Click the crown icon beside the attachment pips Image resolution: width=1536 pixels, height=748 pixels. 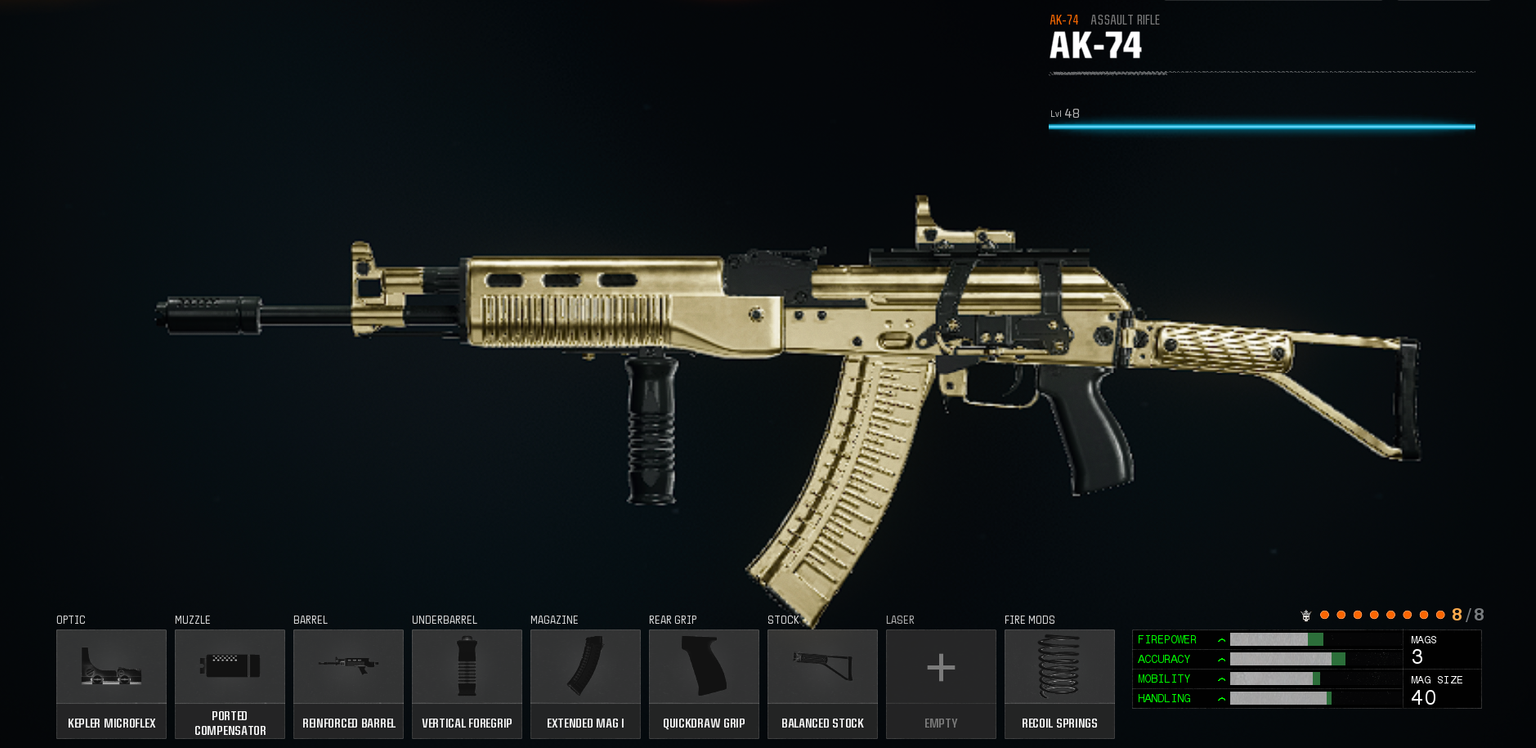coord(1308,615)
